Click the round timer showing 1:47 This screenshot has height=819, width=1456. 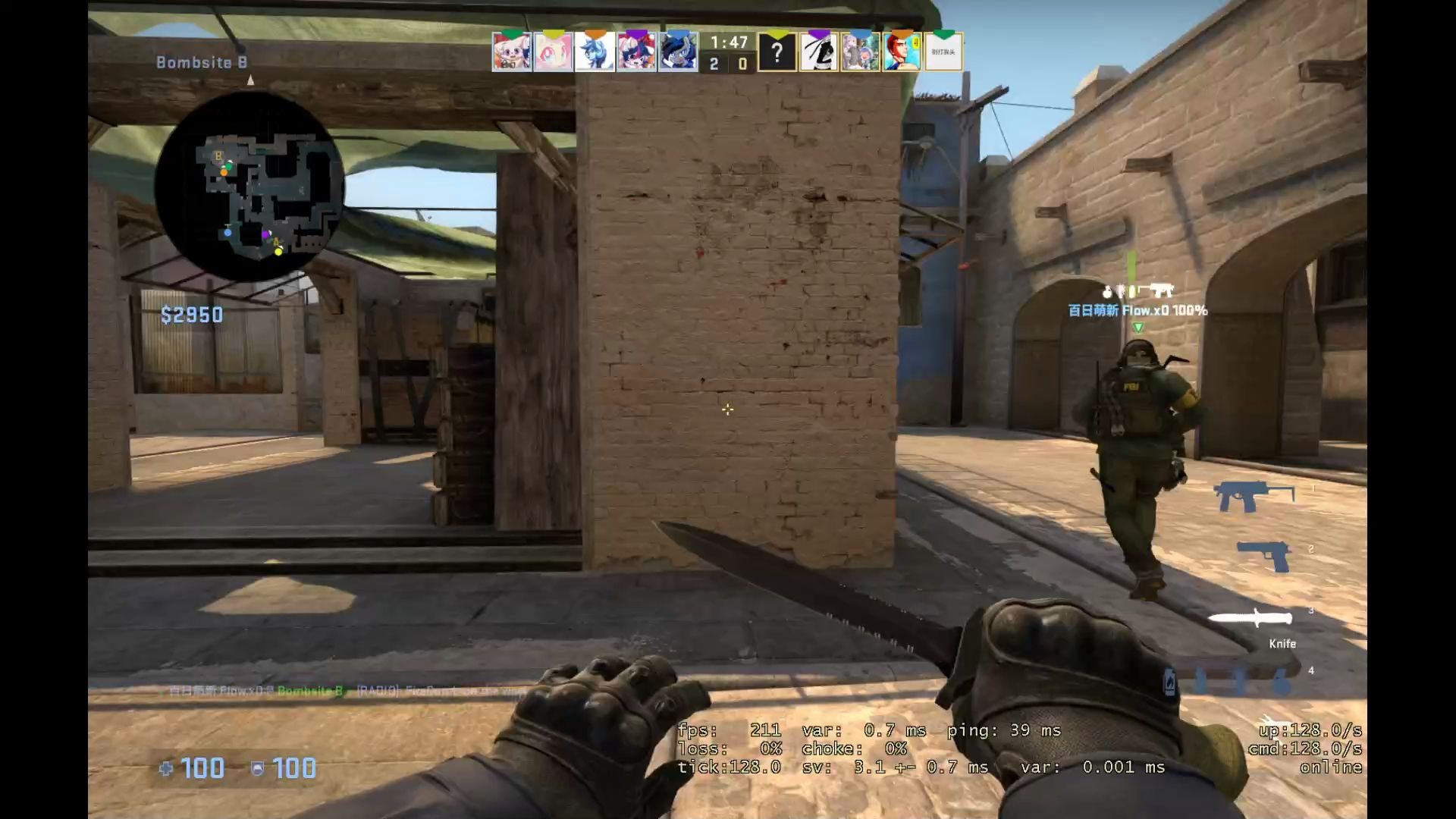[x=727, y=43]
